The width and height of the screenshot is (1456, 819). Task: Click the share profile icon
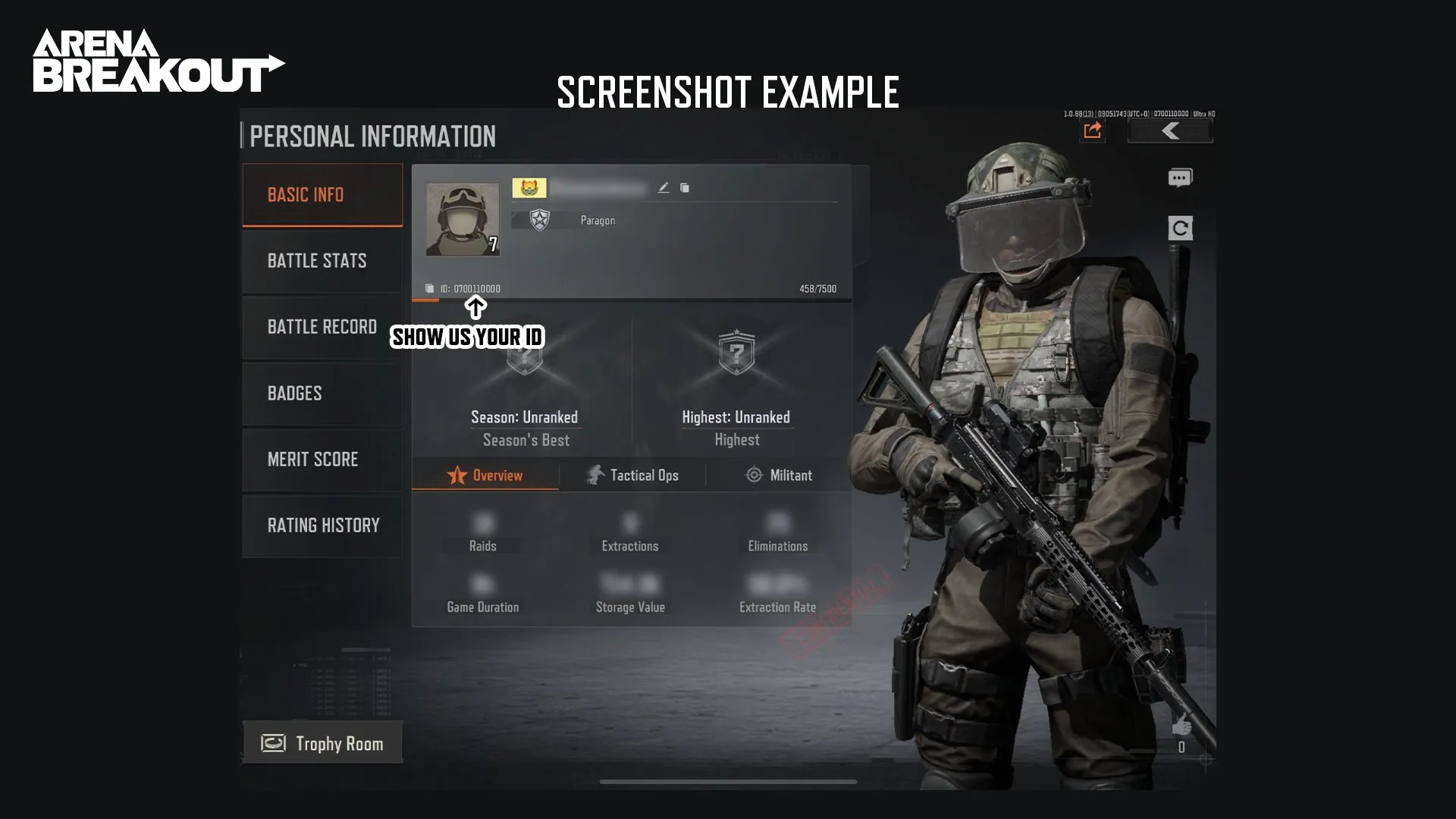tap(1092, 131)
